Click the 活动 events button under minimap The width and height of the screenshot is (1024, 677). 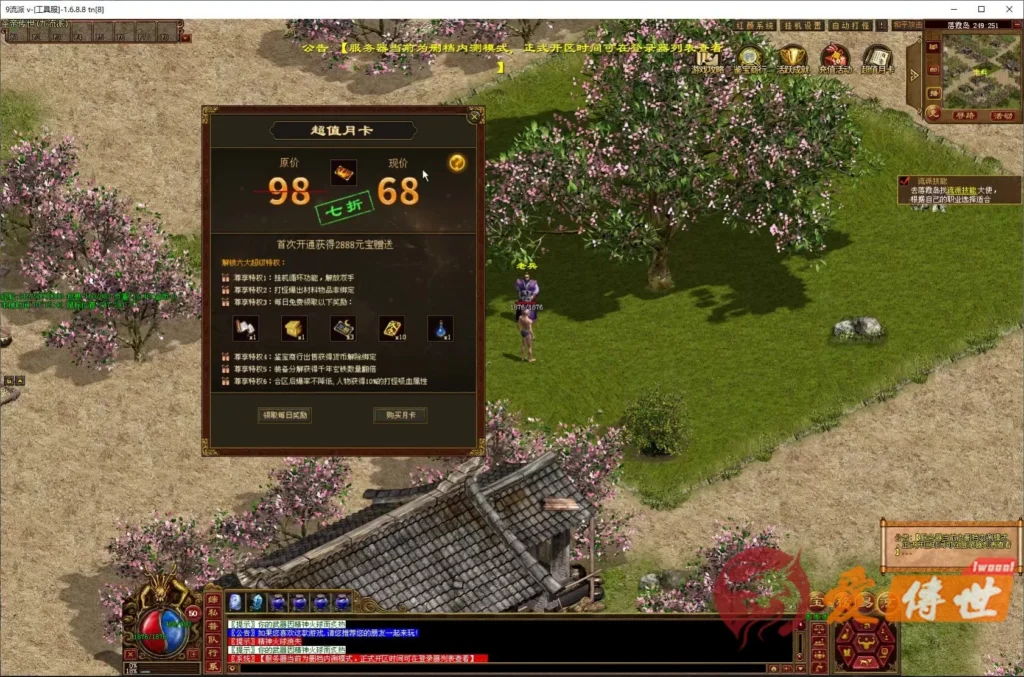(x=1001, y=115)
